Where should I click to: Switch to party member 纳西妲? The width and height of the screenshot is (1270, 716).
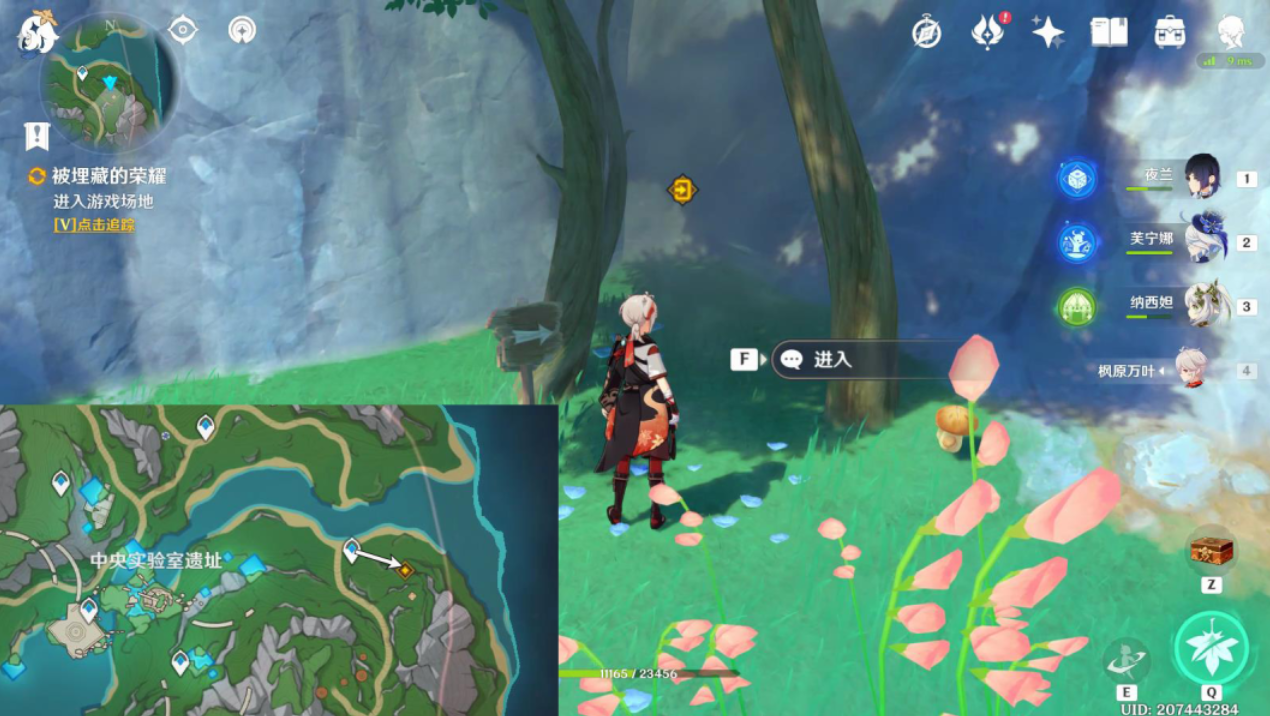(1205, 305)
